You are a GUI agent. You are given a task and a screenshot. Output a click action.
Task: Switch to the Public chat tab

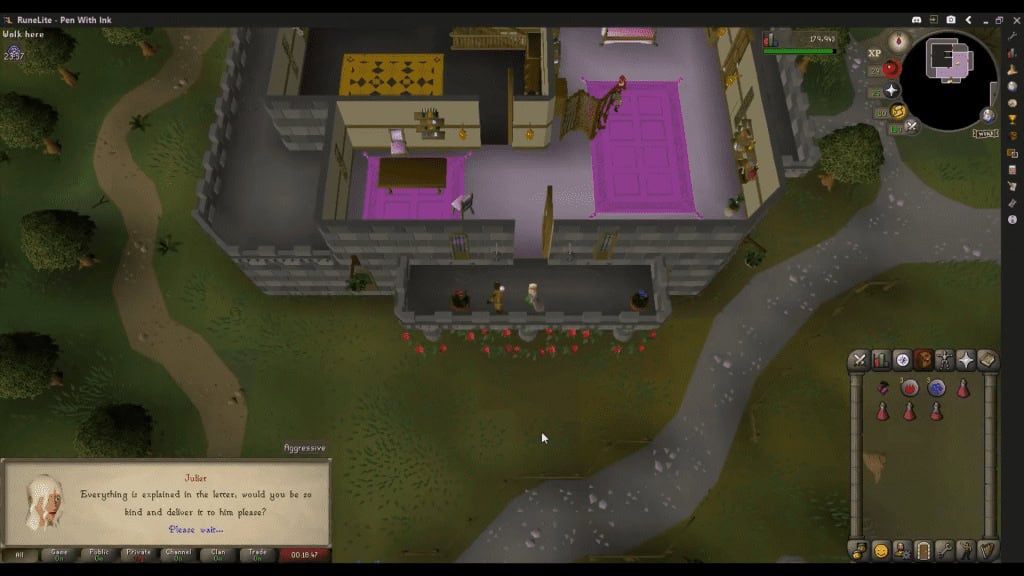click(99, 553)
